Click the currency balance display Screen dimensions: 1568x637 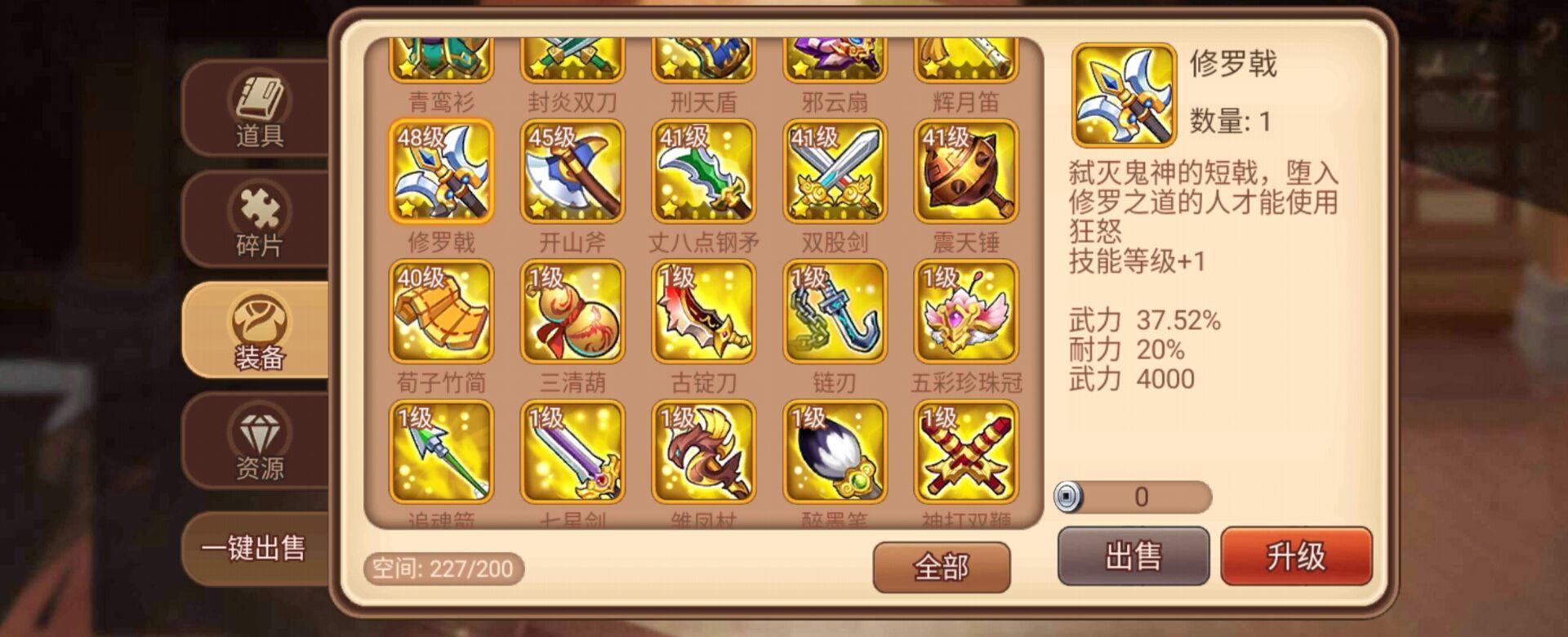tap(1135, 498)
